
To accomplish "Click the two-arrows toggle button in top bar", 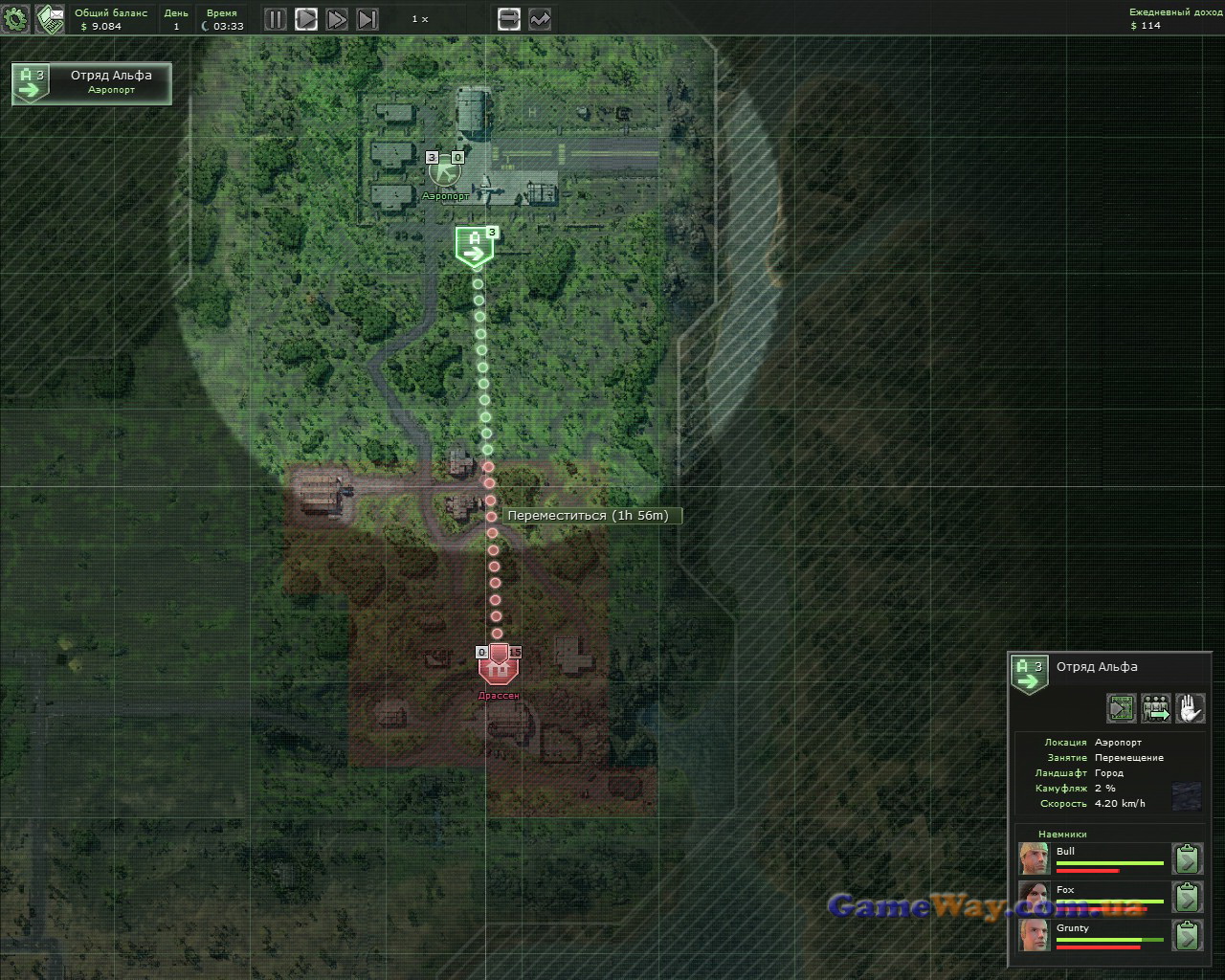I will tap(508, 19).
